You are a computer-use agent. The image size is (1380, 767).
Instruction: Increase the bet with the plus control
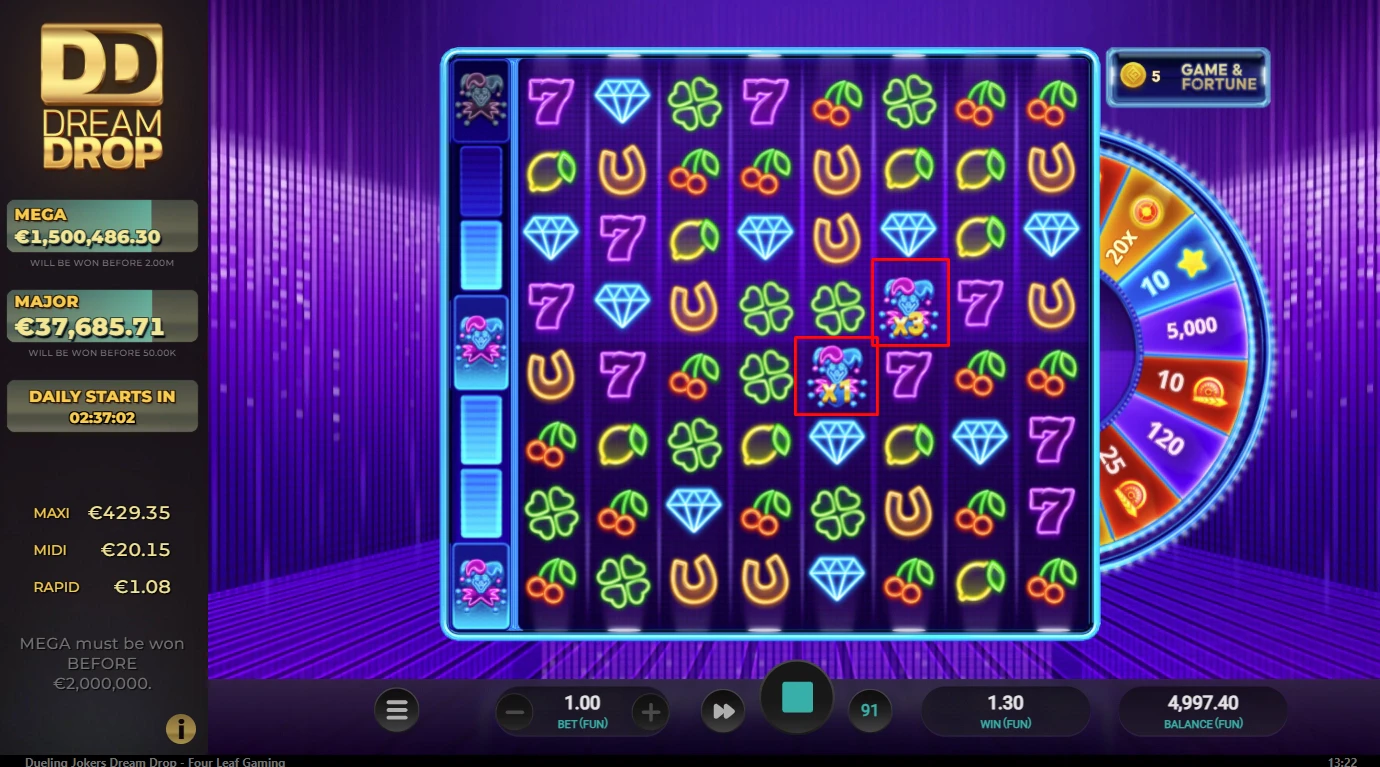pos(651,710)
